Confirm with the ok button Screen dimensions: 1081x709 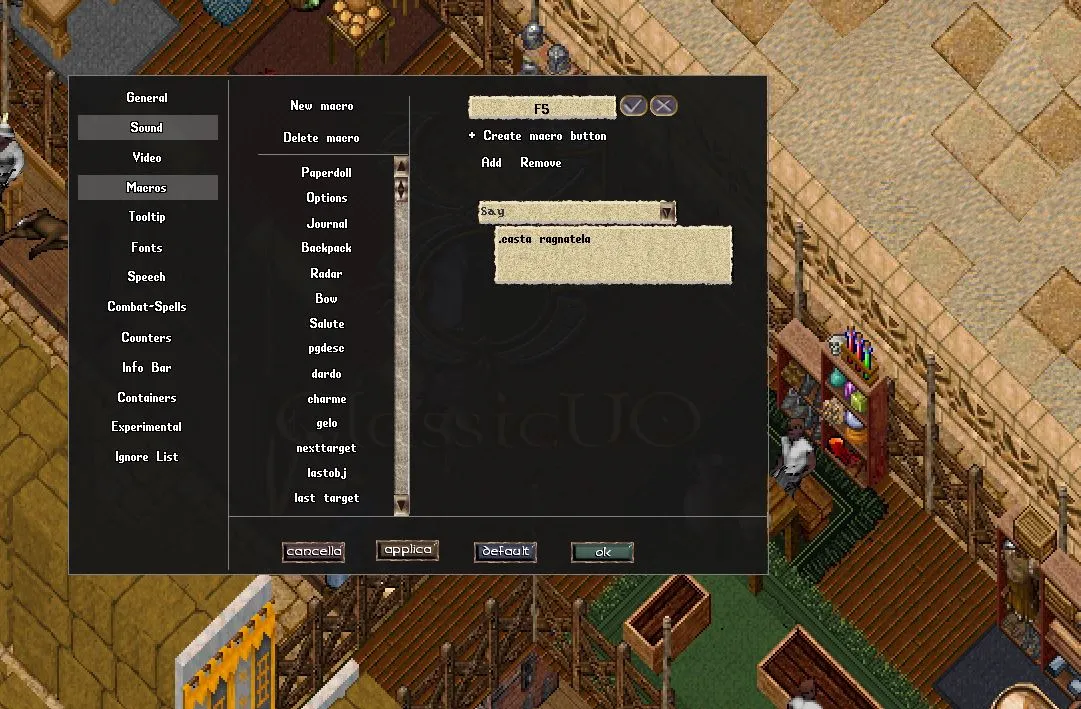[x=602, y=552]
